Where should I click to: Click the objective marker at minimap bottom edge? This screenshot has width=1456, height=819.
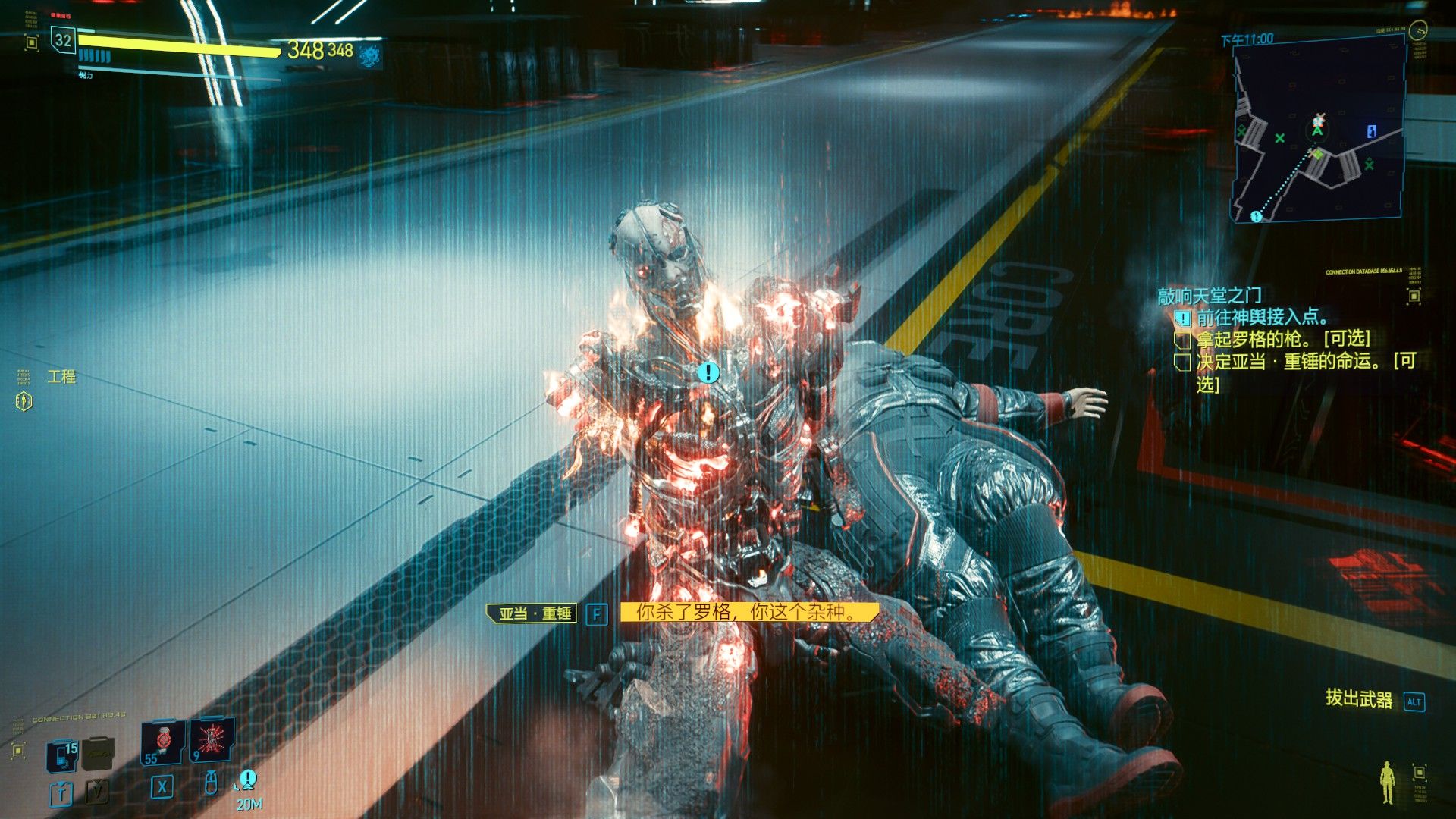click(1256, 217)
